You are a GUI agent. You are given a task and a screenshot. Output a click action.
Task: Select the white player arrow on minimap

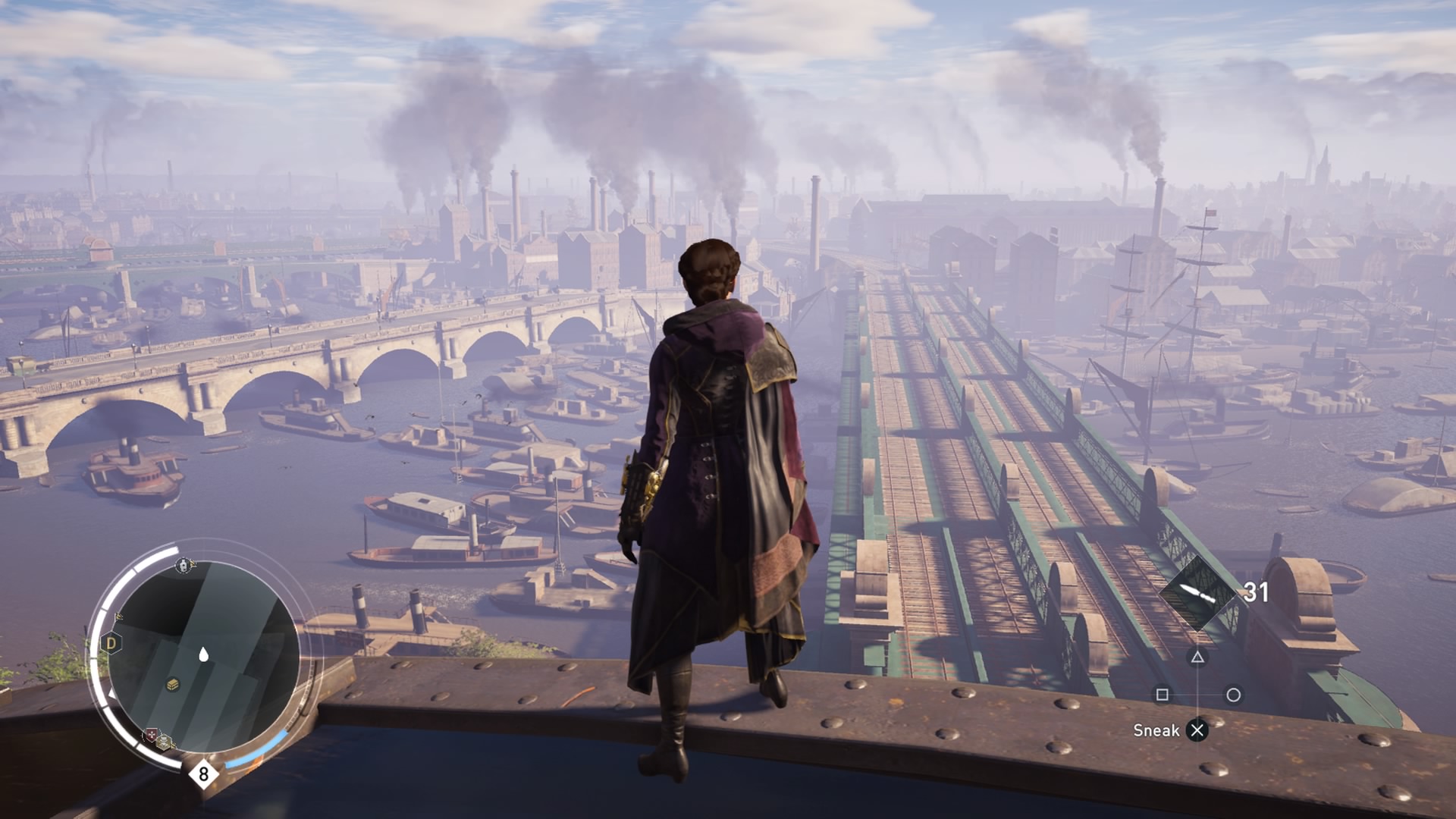point(203,654)
